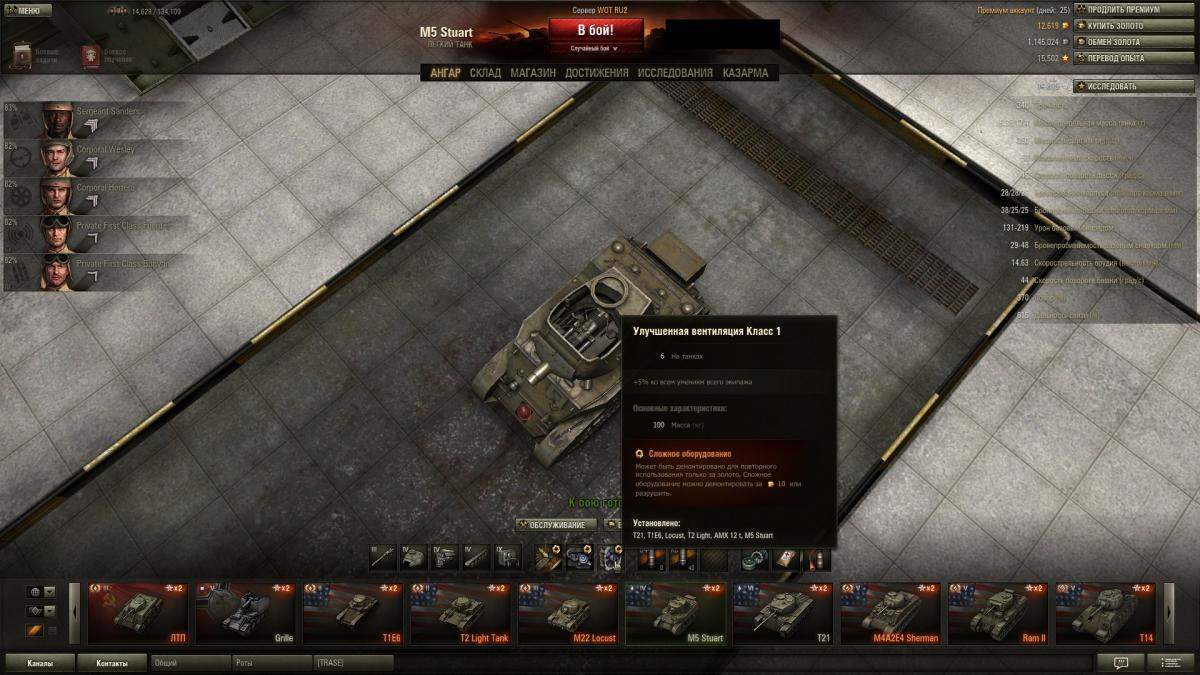Choose the M4A2E4 Sherman tank

click(890, 613)
